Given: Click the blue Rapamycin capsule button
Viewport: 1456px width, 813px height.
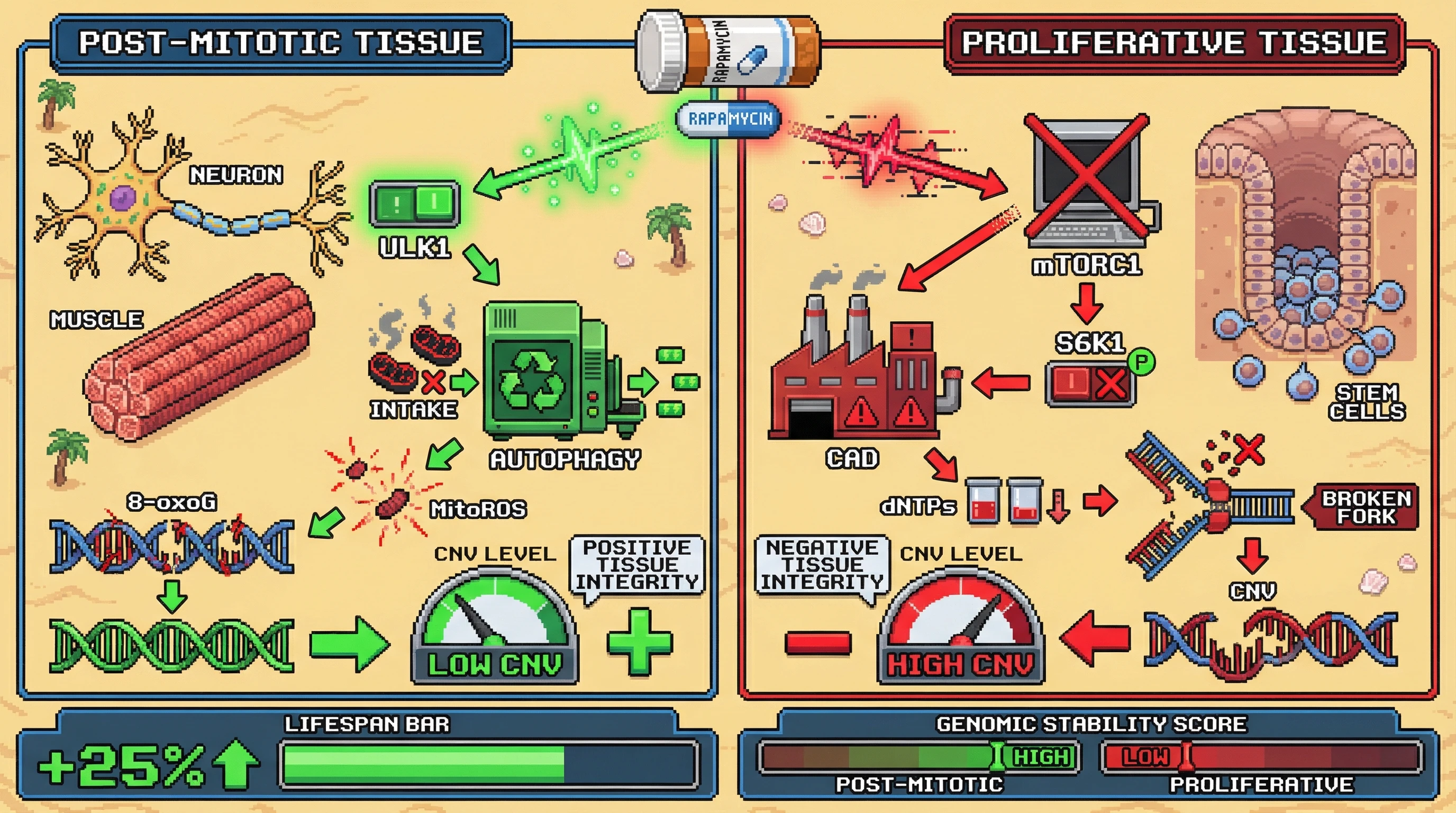Looking at the screenshot, I should [x=730, y=119].
